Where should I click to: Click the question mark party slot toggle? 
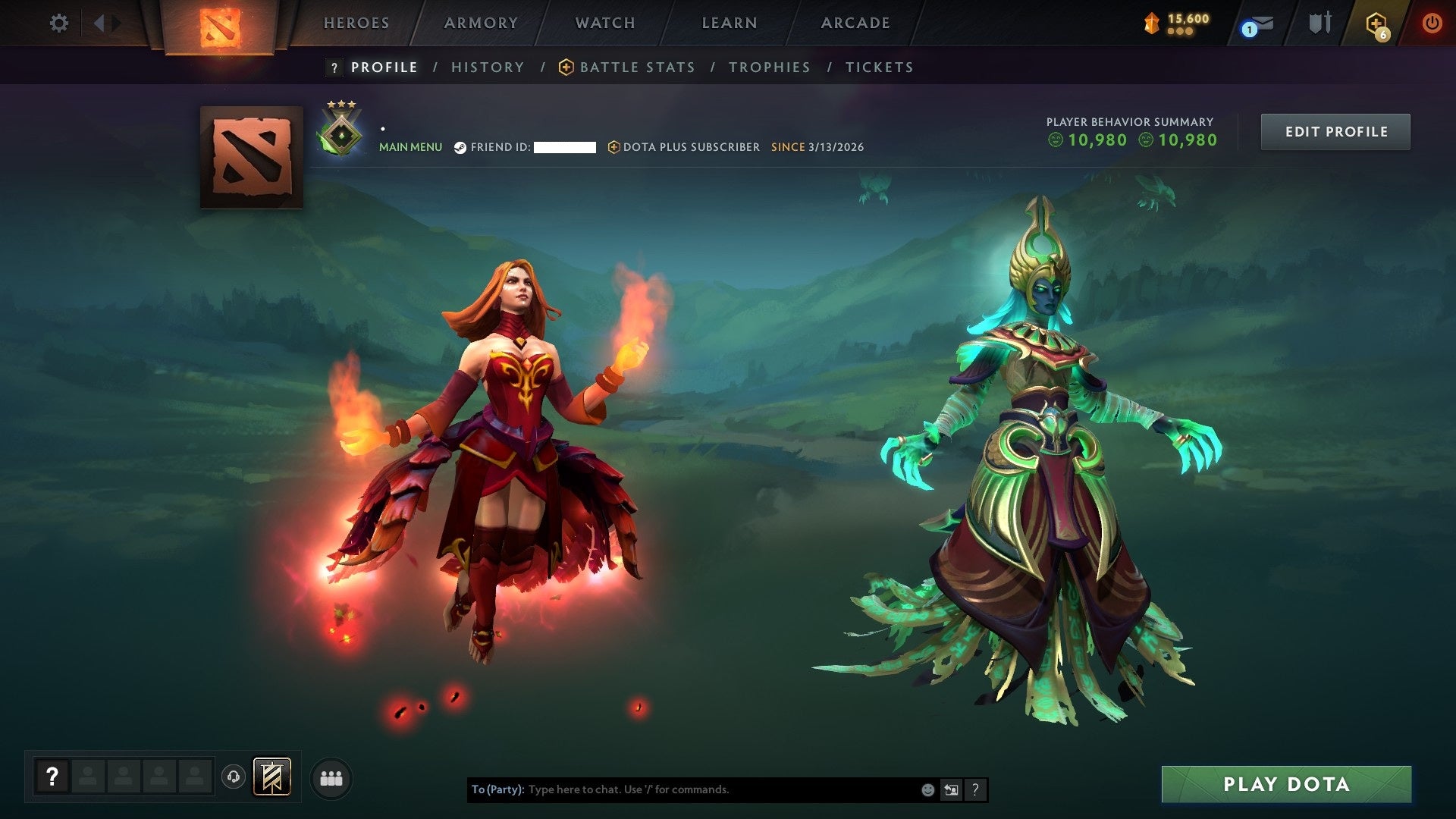[x=51, y=777]
